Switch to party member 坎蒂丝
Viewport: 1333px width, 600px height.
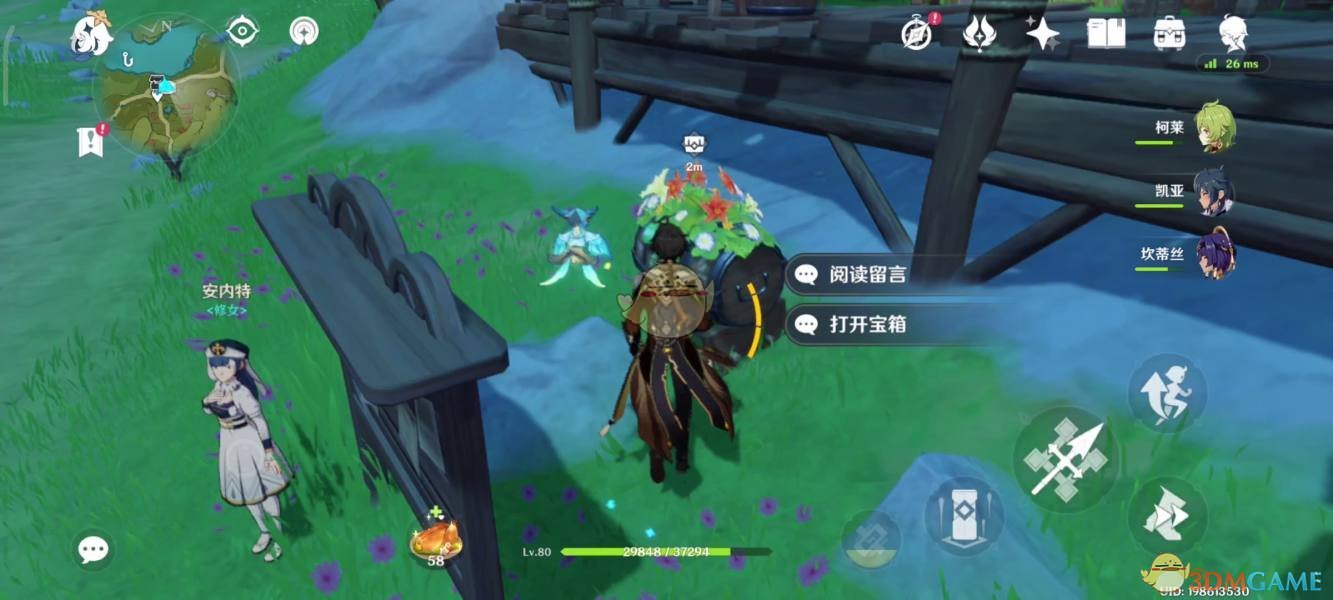[x=1214, y=255]
